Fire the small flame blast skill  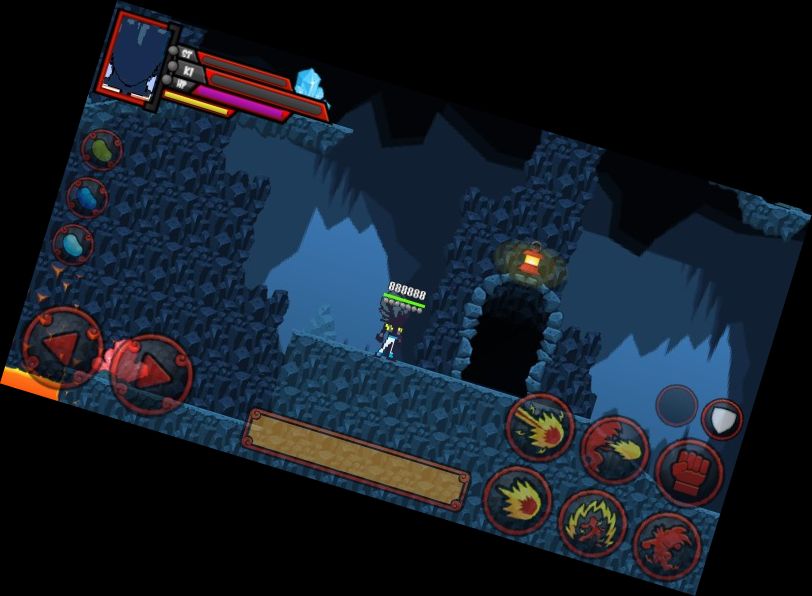tap(517, 499)
